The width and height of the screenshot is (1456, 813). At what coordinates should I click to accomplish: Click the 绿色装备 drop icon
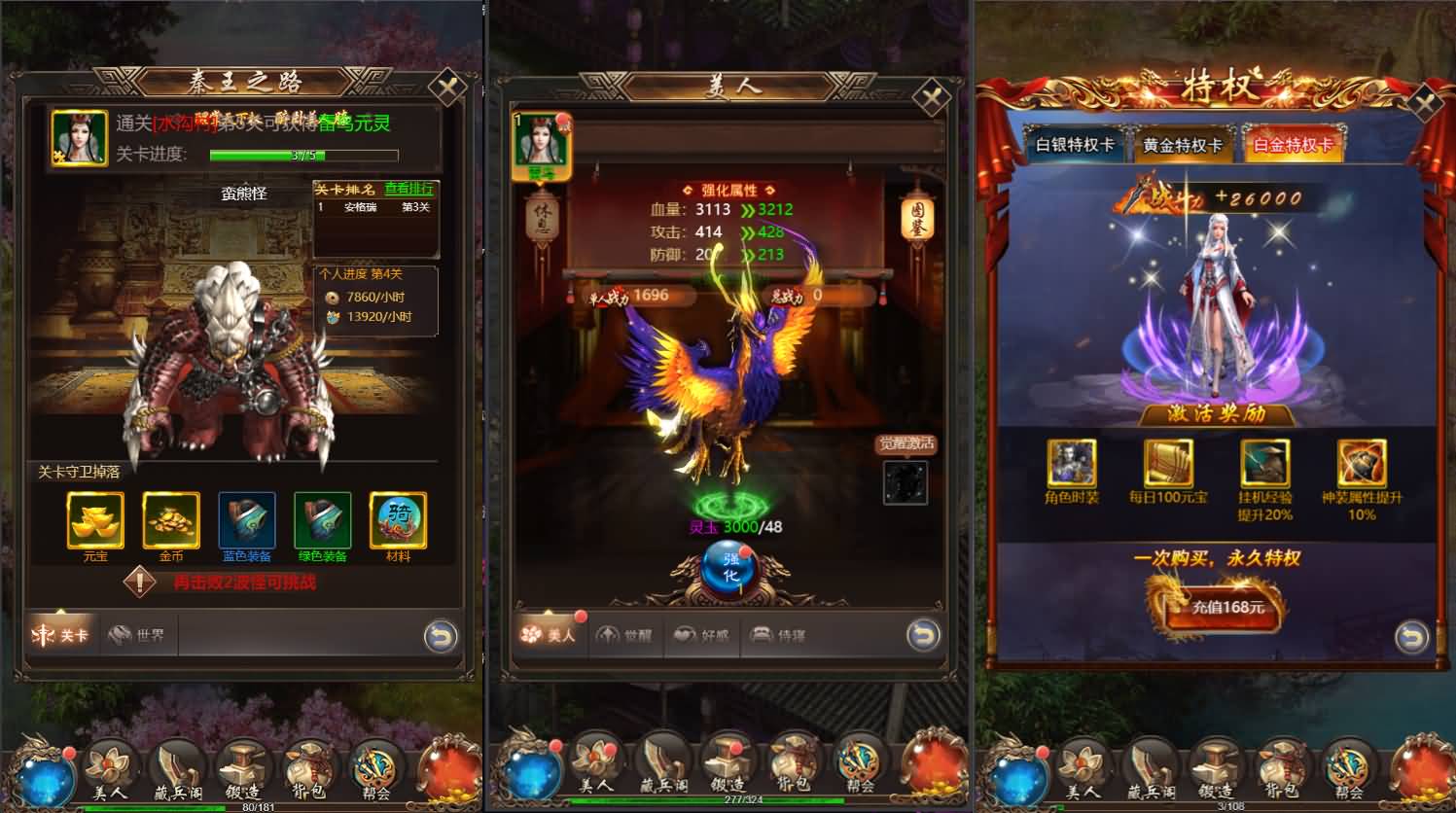click(322, 520)
